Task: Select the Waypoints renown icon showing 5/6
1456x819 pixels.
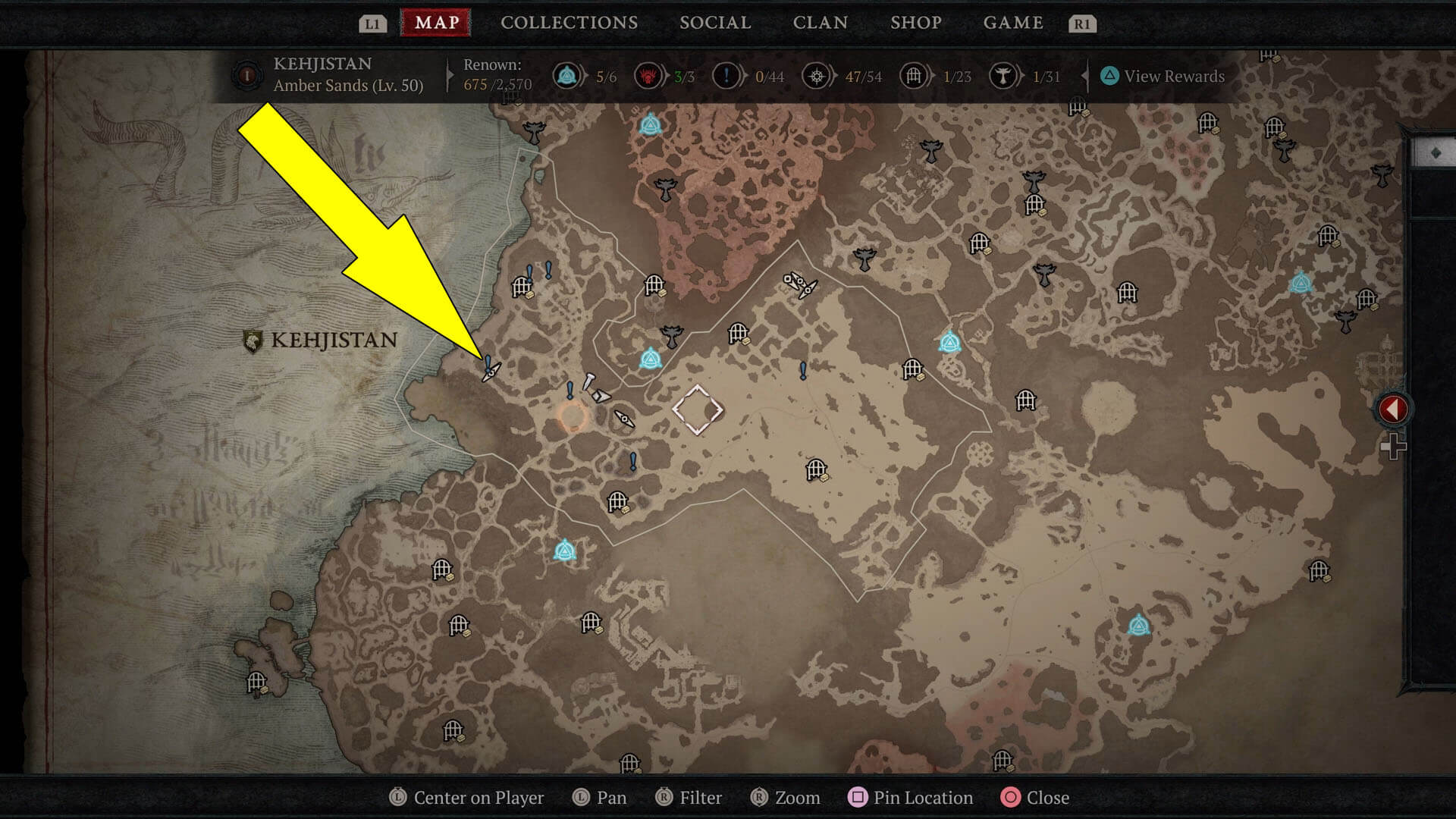Action: [x=568, y=76]
